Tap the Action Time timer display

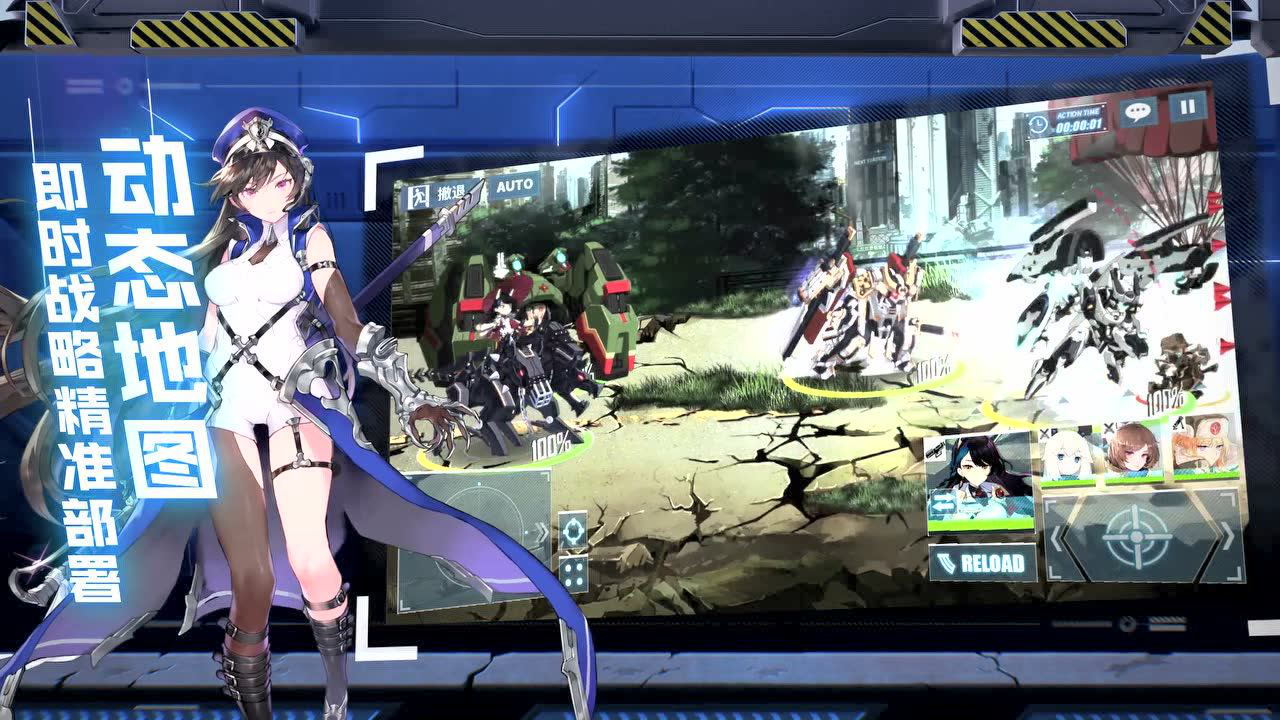click(1079, 126)
